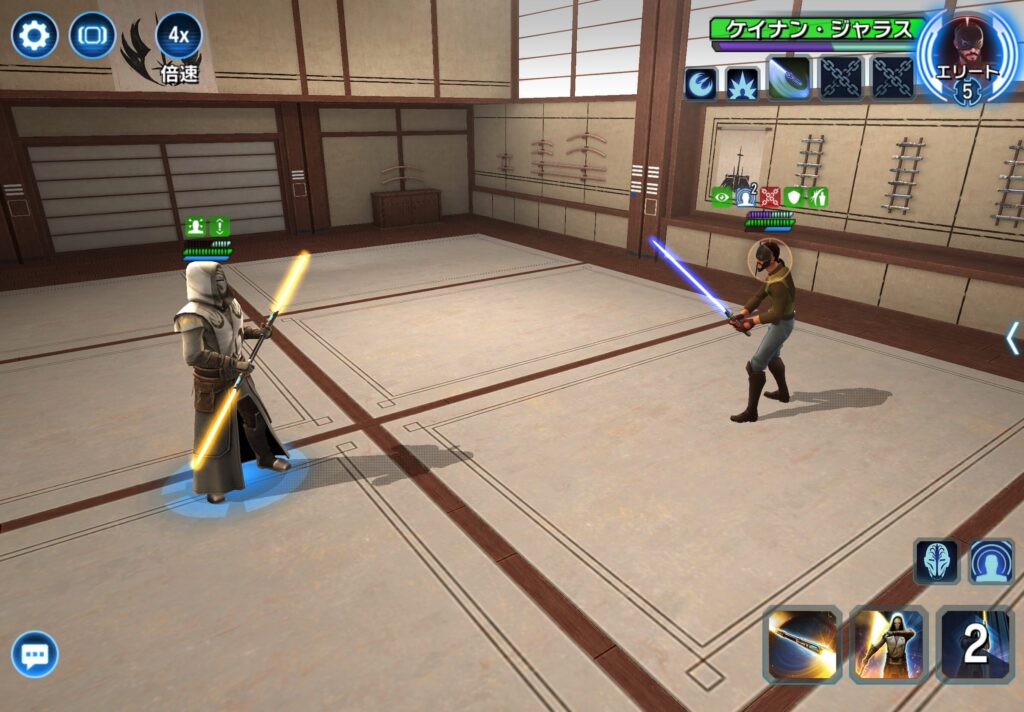Screen dimensions: 1024x712
Task: View the alien face passive ability
Action: point(936,561)
